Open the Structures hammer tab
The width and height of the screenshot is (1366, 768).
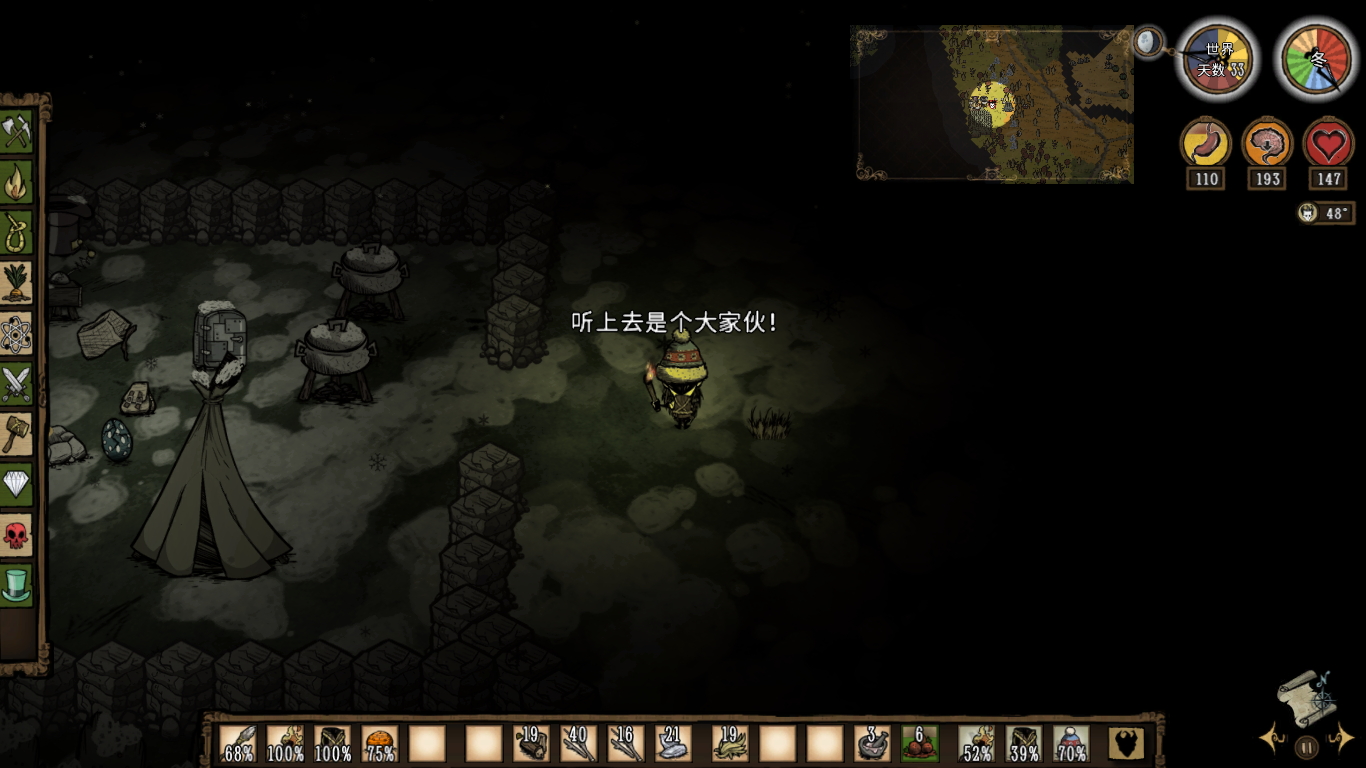pyautogui.click(x=17, y=434)
